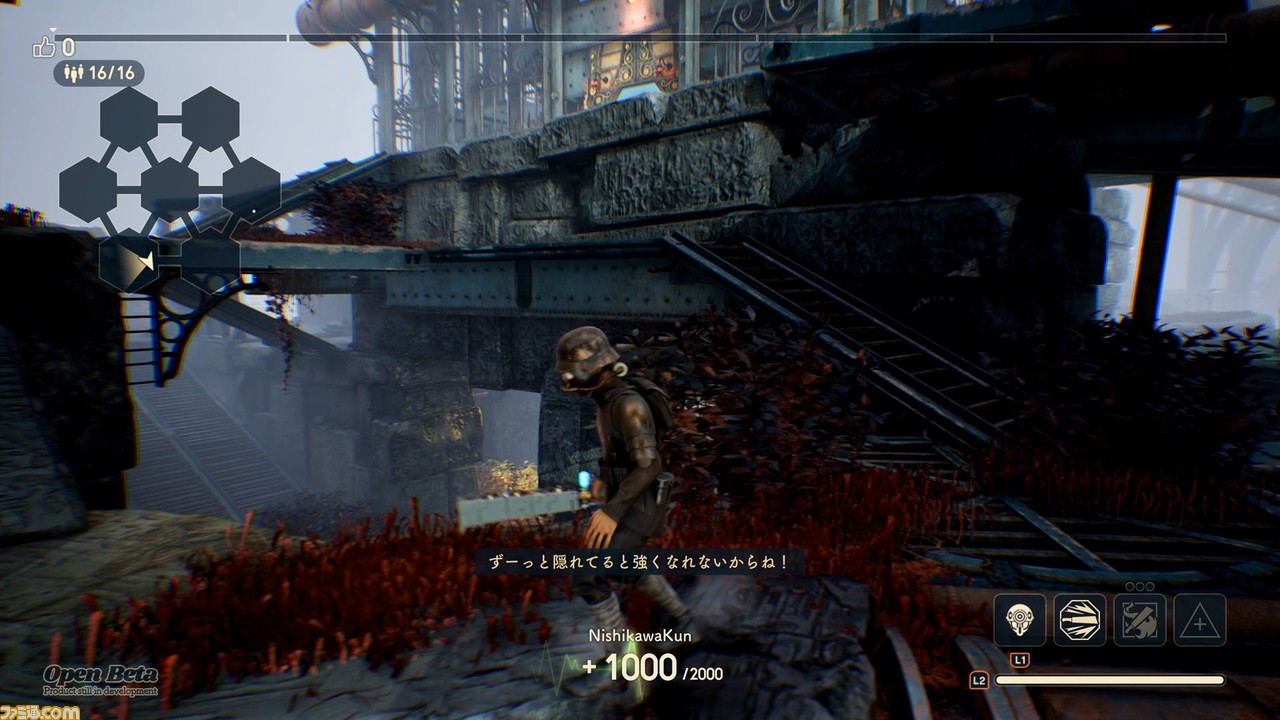The height and width of the screenshot is (720, 1280).
Task: Select the robot mask ability icon
Action: [x=1020, y=620]
